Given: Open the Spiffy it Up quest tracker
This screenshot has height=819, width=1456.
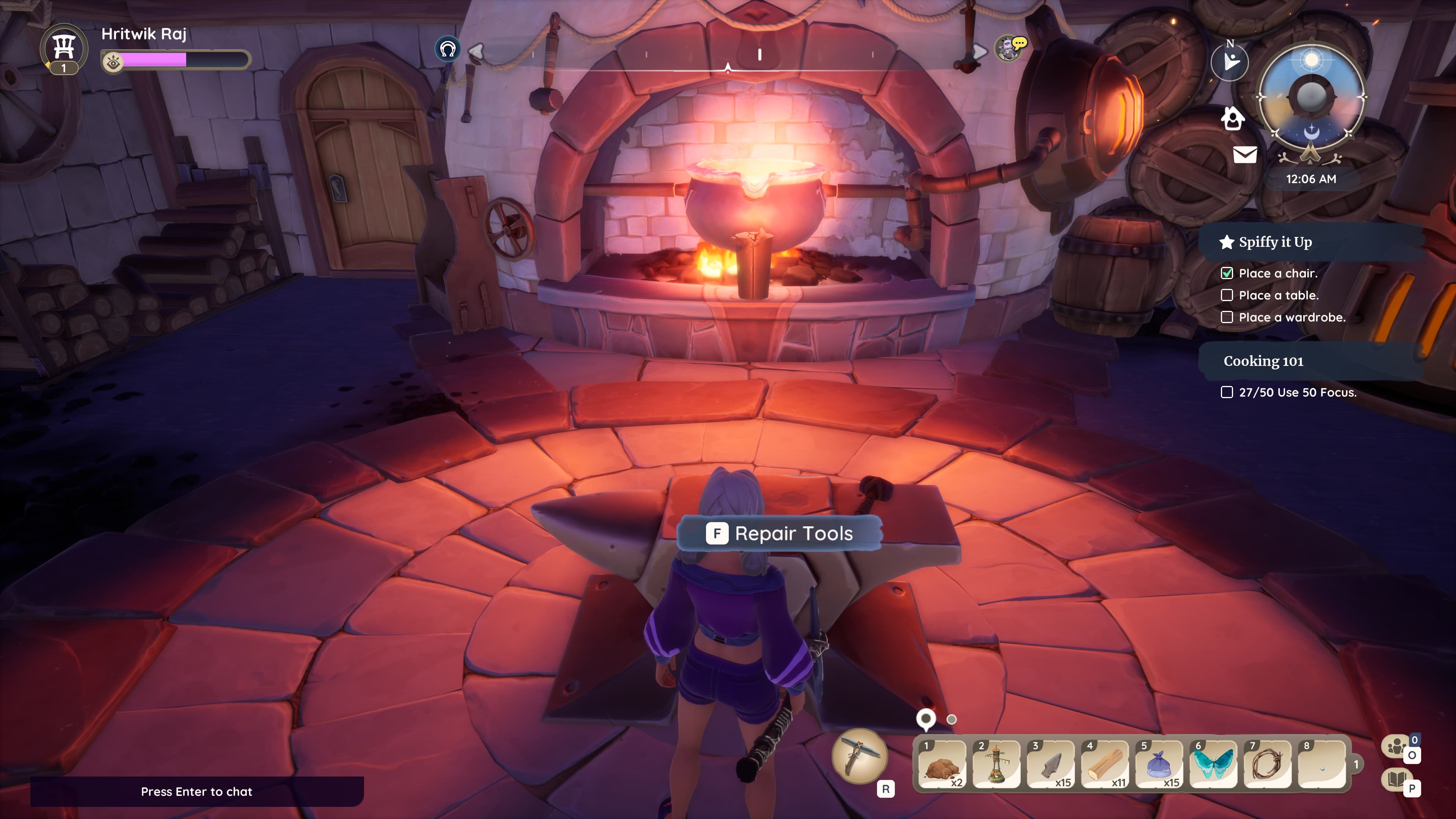Looking at the screenshot, I should pos(1275,242).
